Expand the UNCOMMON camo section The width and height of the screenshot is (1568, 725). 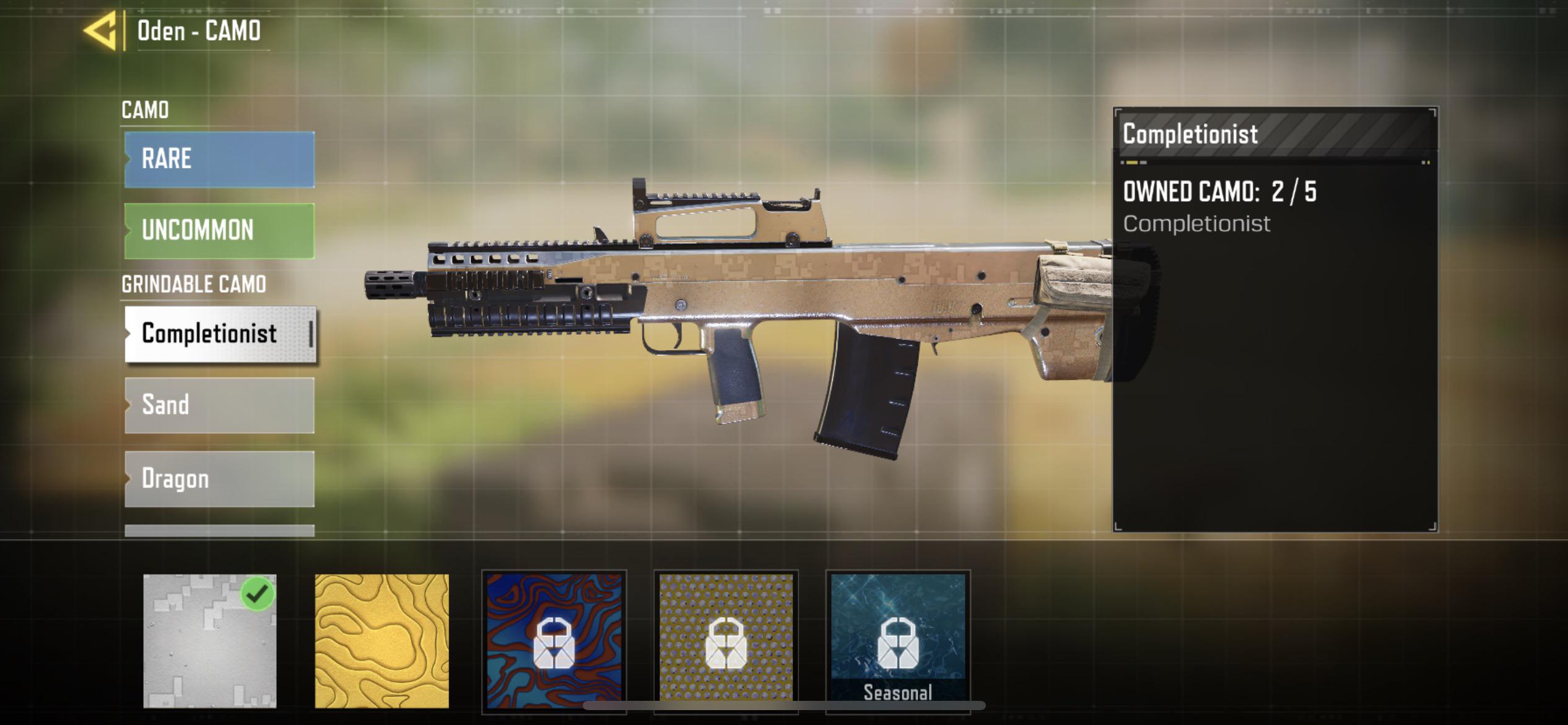(x=218, y=230)
